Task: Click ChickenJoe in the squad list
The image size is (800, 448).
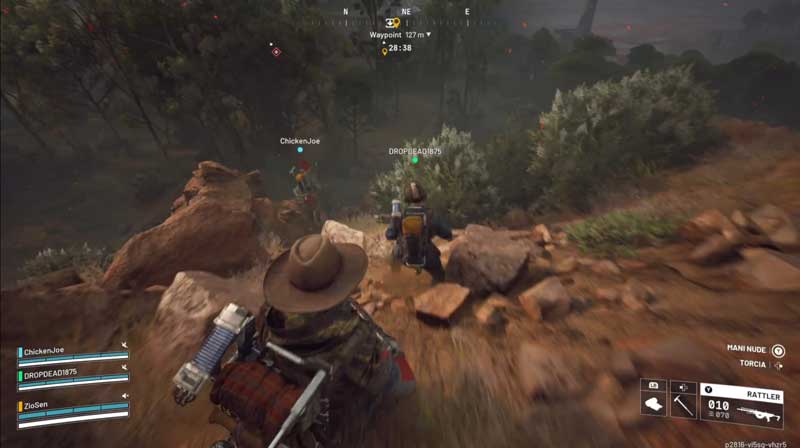Action: coord(42,352)
